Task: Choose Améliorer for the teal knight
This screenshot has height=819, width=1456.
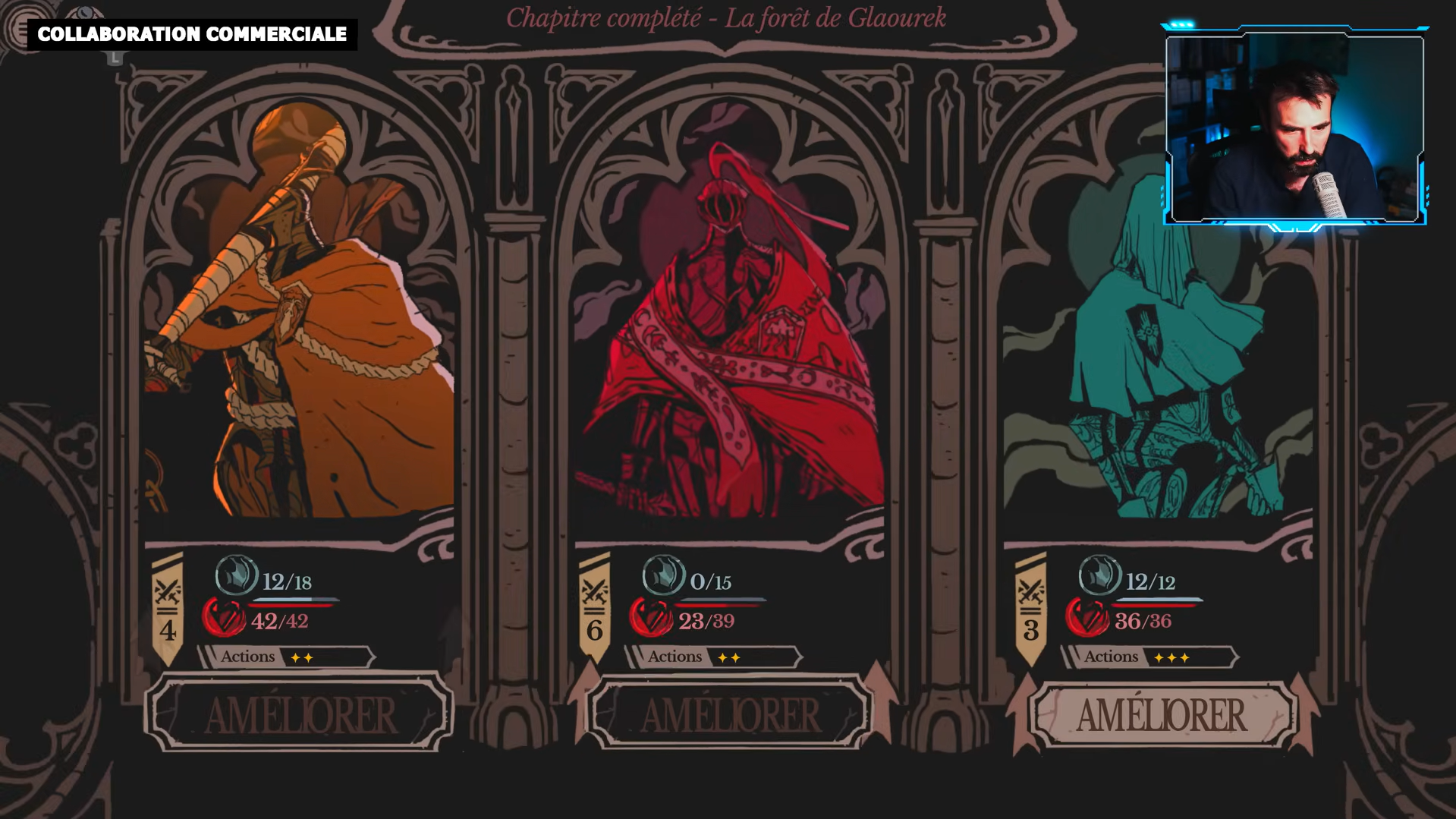Action: [1161, 714]
